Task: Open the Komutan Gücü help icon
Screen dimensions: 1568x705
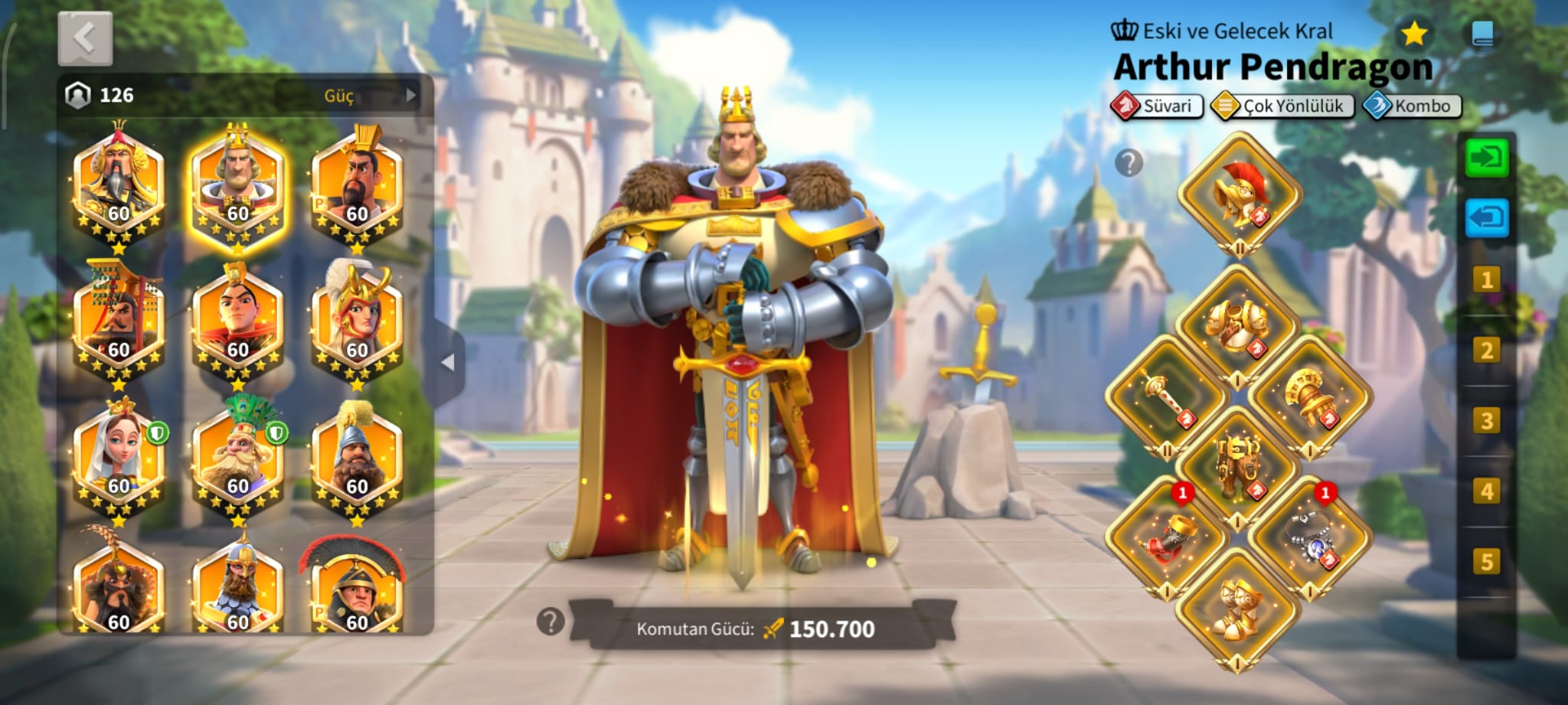Action: pos(550,622)
